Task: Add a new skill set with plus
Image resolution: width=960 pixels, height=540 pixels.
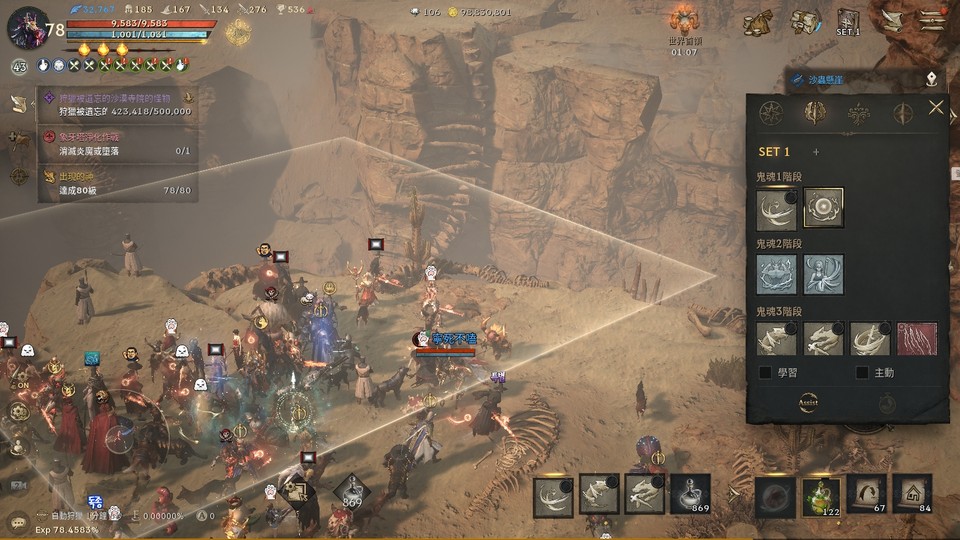Action: 816,152
